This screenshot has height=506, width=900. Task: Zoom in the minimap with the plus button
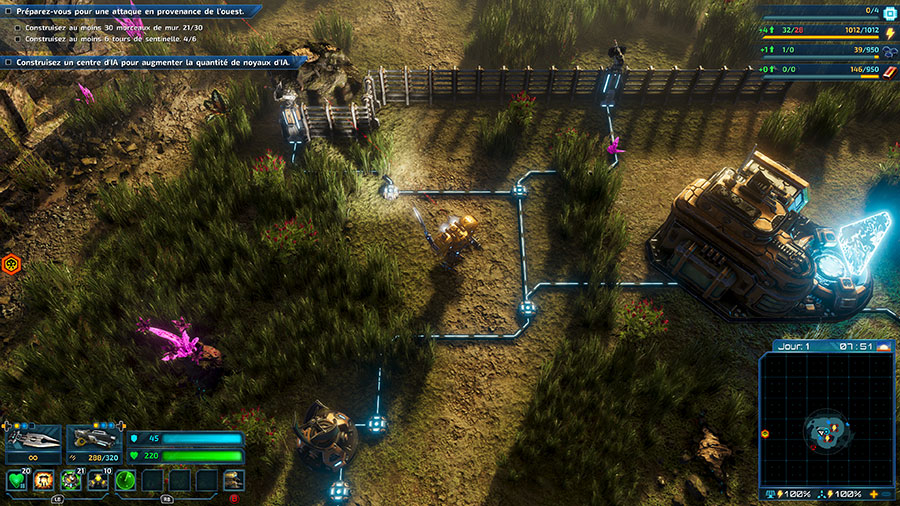[875, 495]
